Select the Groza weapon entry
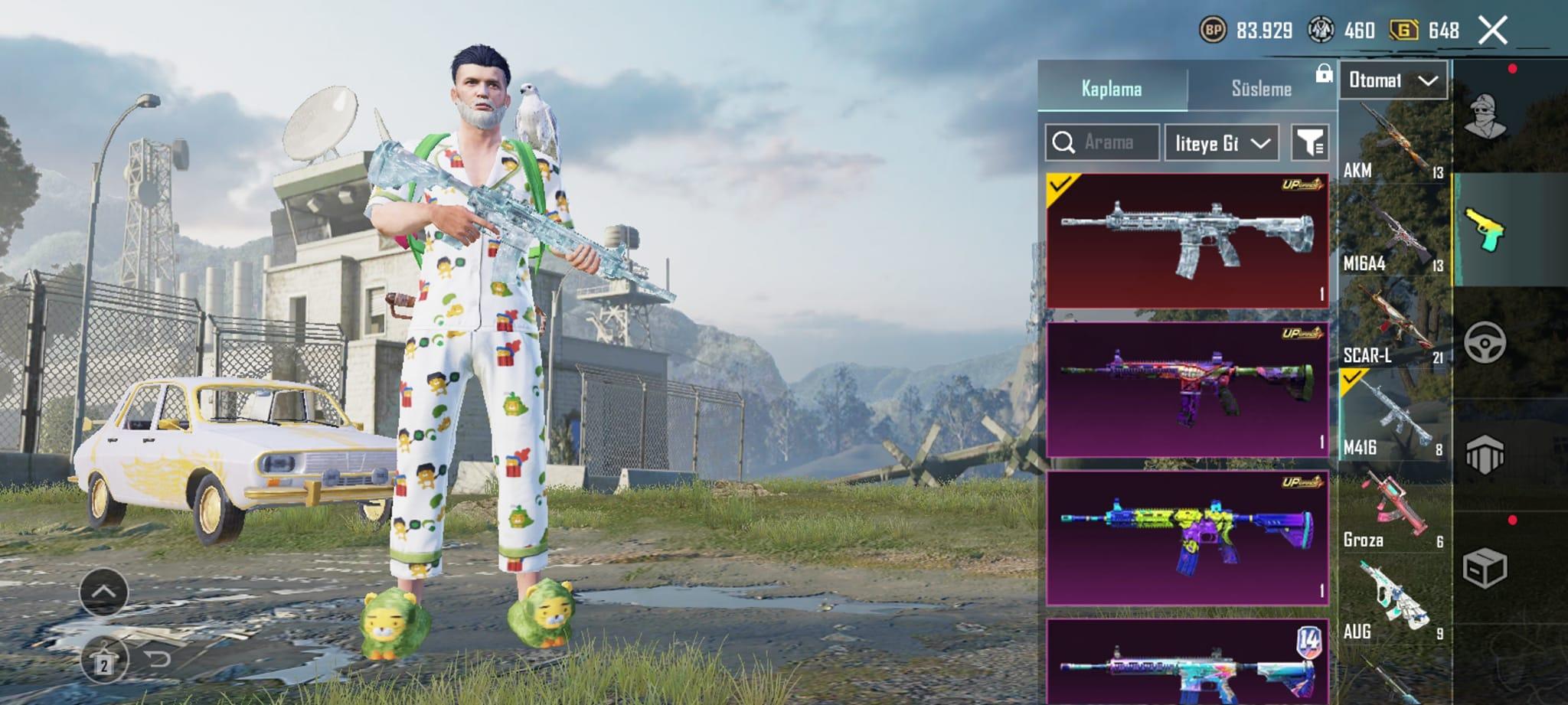 (x=1393, y=511)
